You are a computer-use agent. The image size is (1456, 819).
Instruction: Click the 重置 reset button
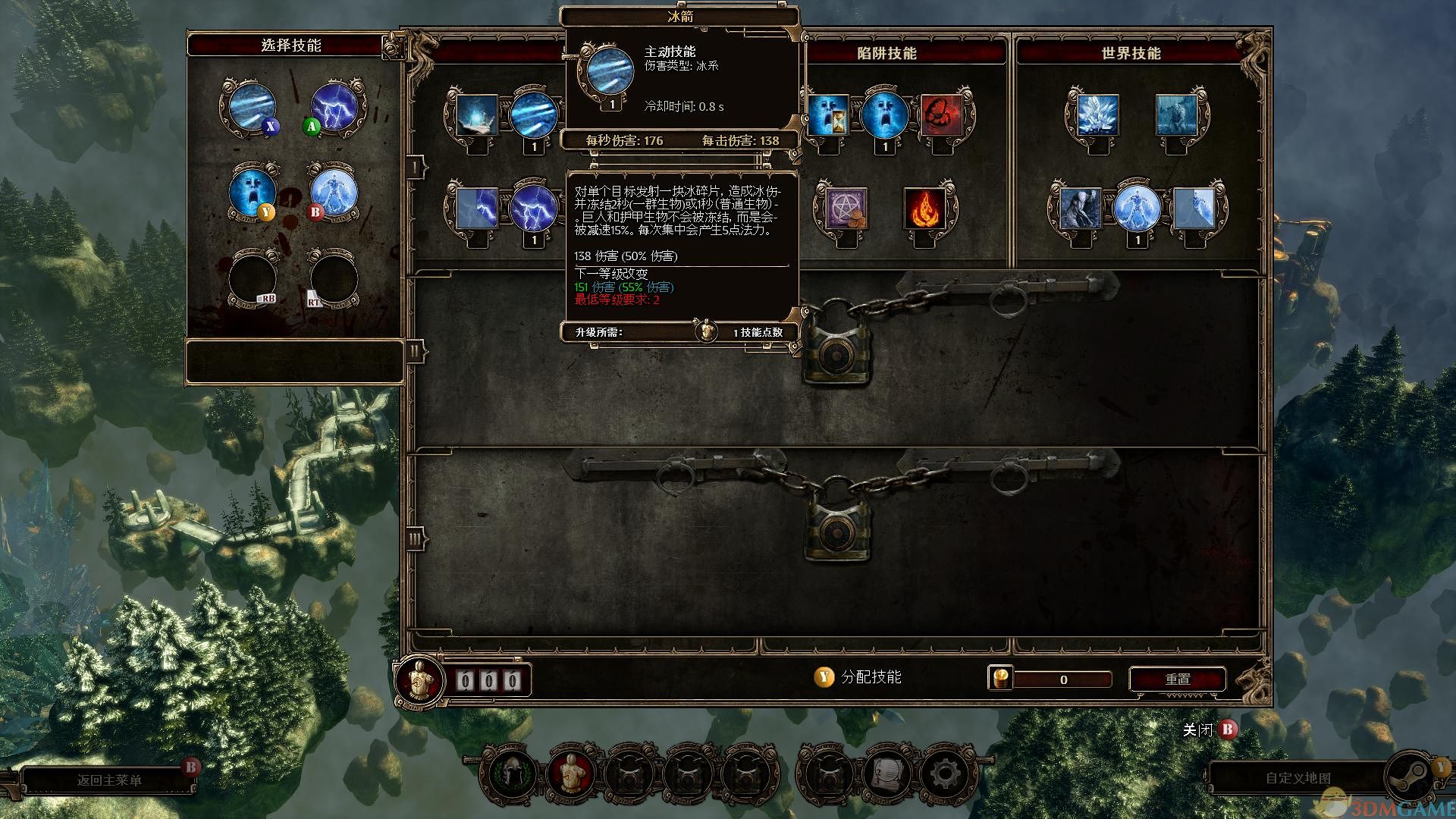coord(1177,679)
